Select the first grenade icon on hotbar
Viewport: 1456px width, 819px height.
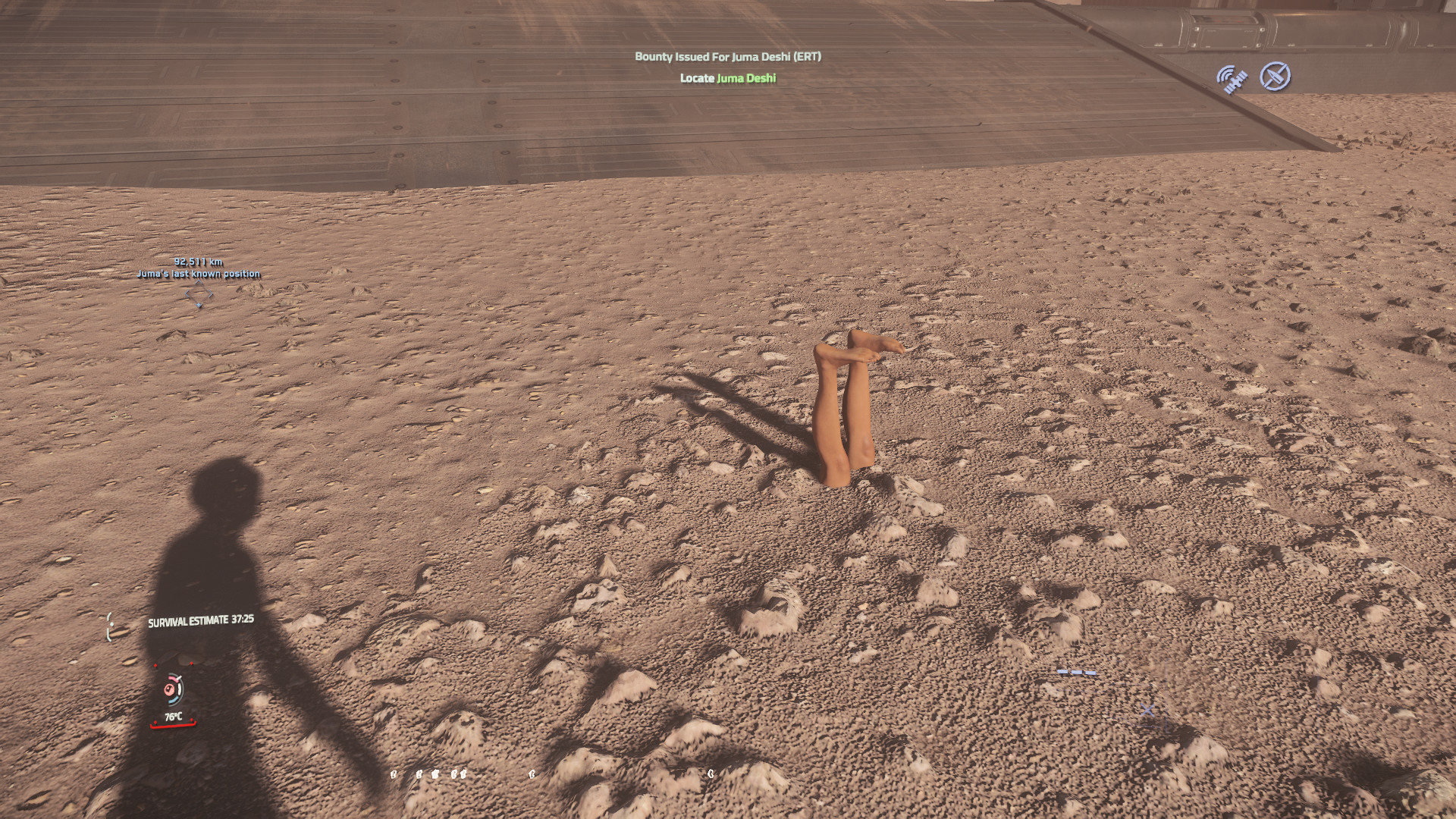pyautogui.click(x=393, y=773)
